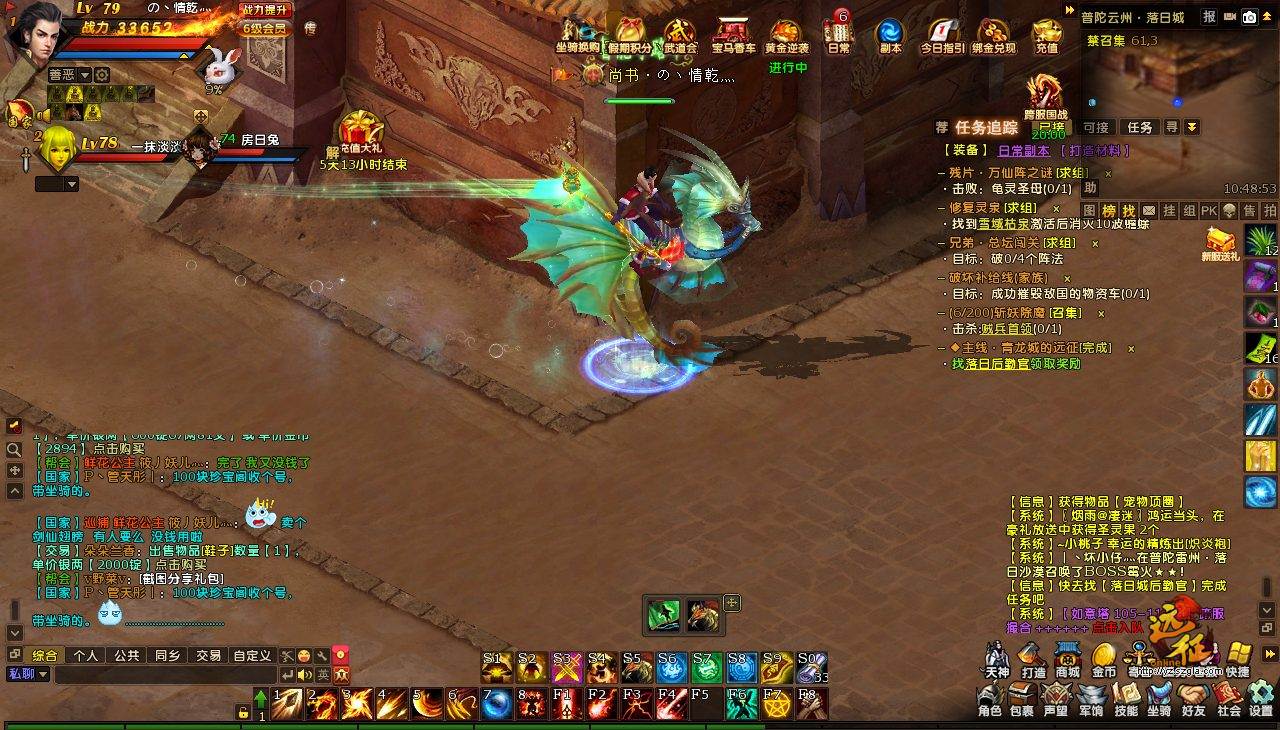Image resolution: width=1280 pixels, height=730 pixels.
Task: Click the camera screenshot button by minimap
Action: coord(1249,17)
